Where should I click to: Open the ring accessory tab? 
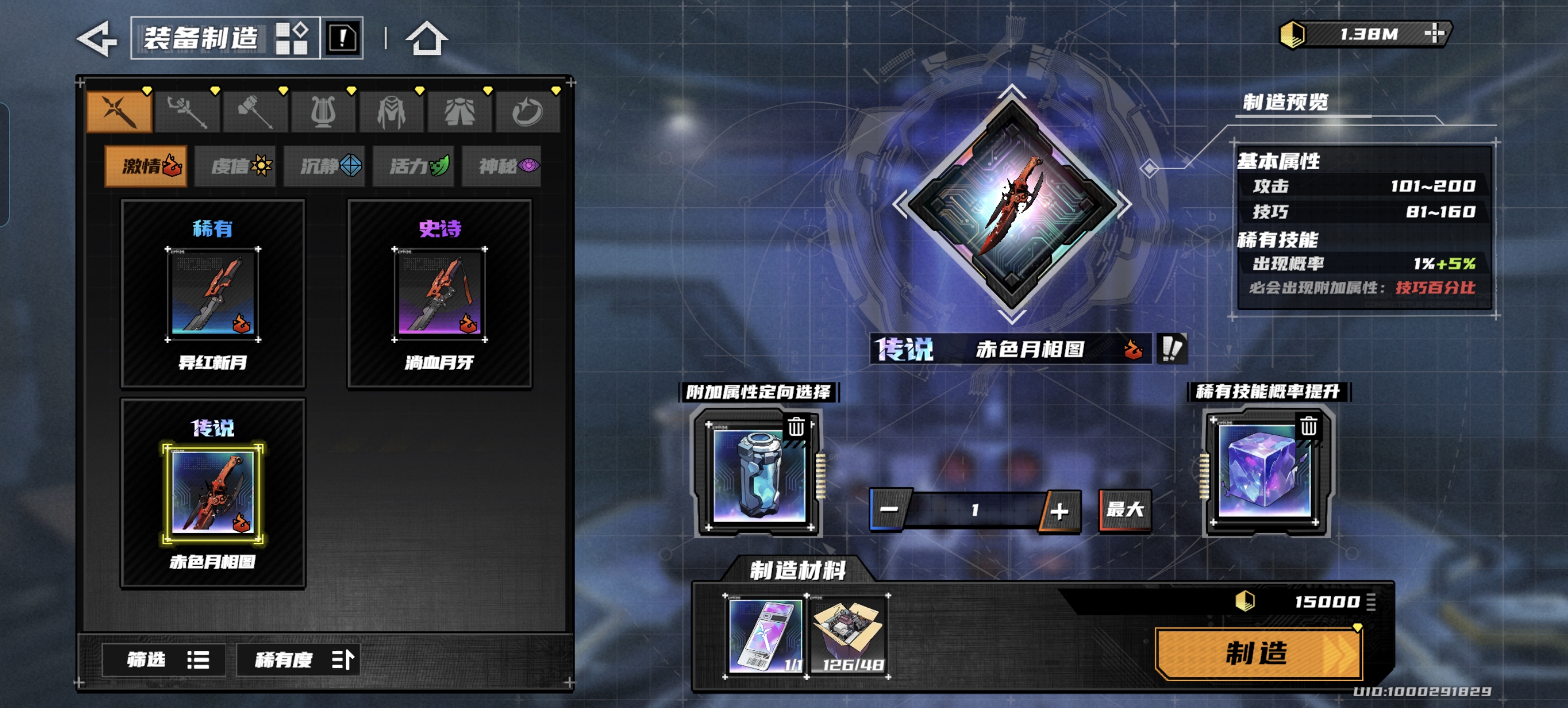[x=527, y=113]
